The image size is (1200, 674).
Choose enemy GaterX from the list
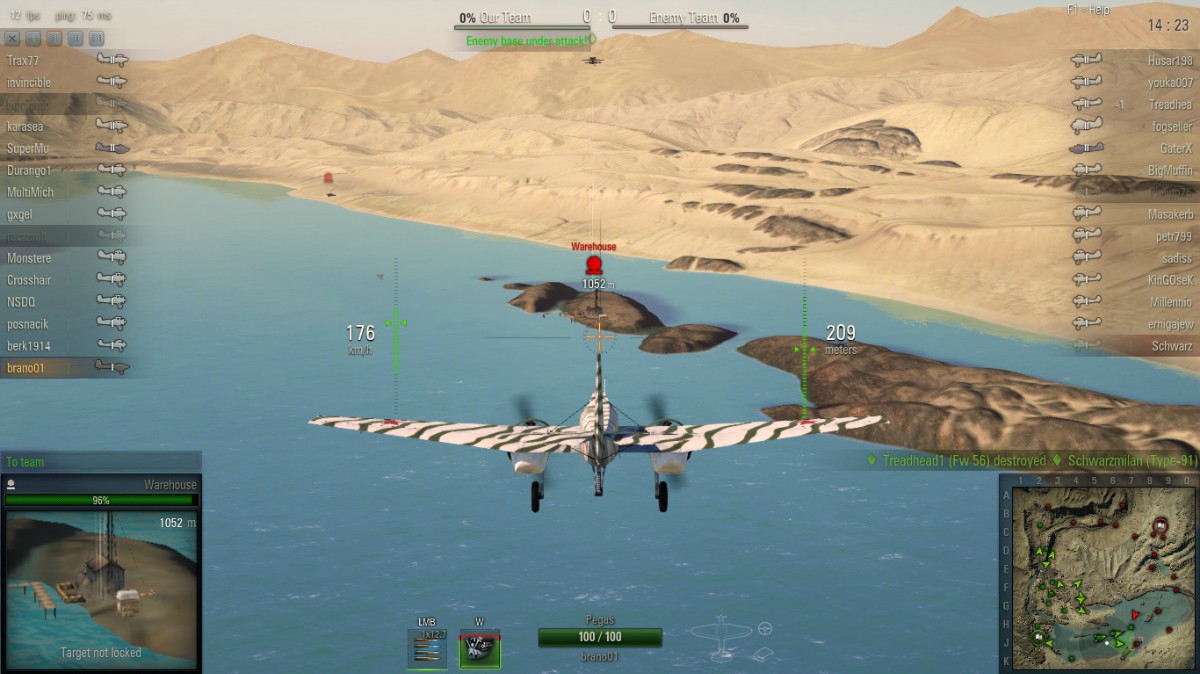pyautogui.click(x=1176, y=148)
